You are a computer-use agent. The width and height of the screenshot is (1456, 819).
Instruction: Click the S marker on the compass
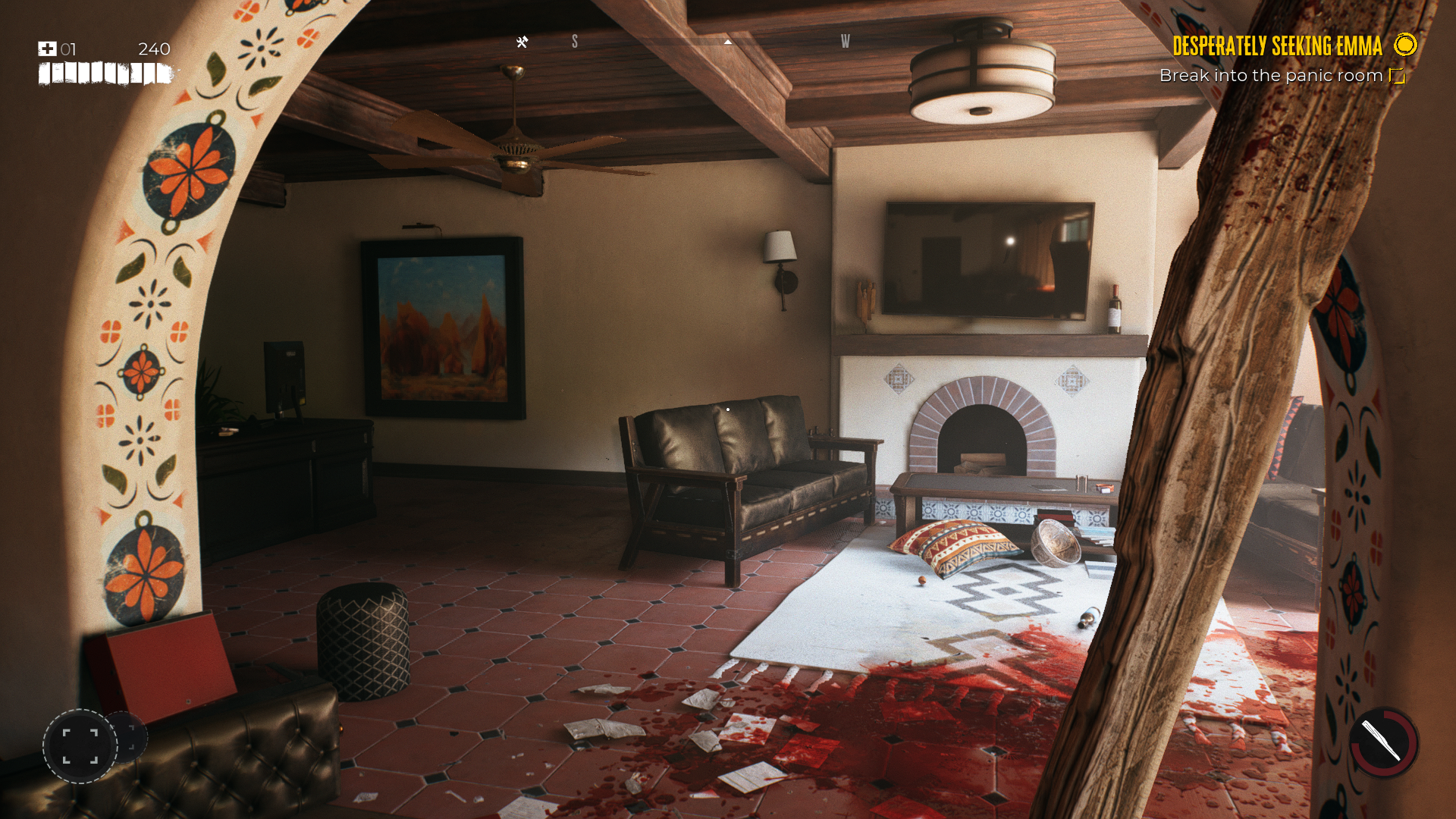pyautogui.click(x=576, y=42)
